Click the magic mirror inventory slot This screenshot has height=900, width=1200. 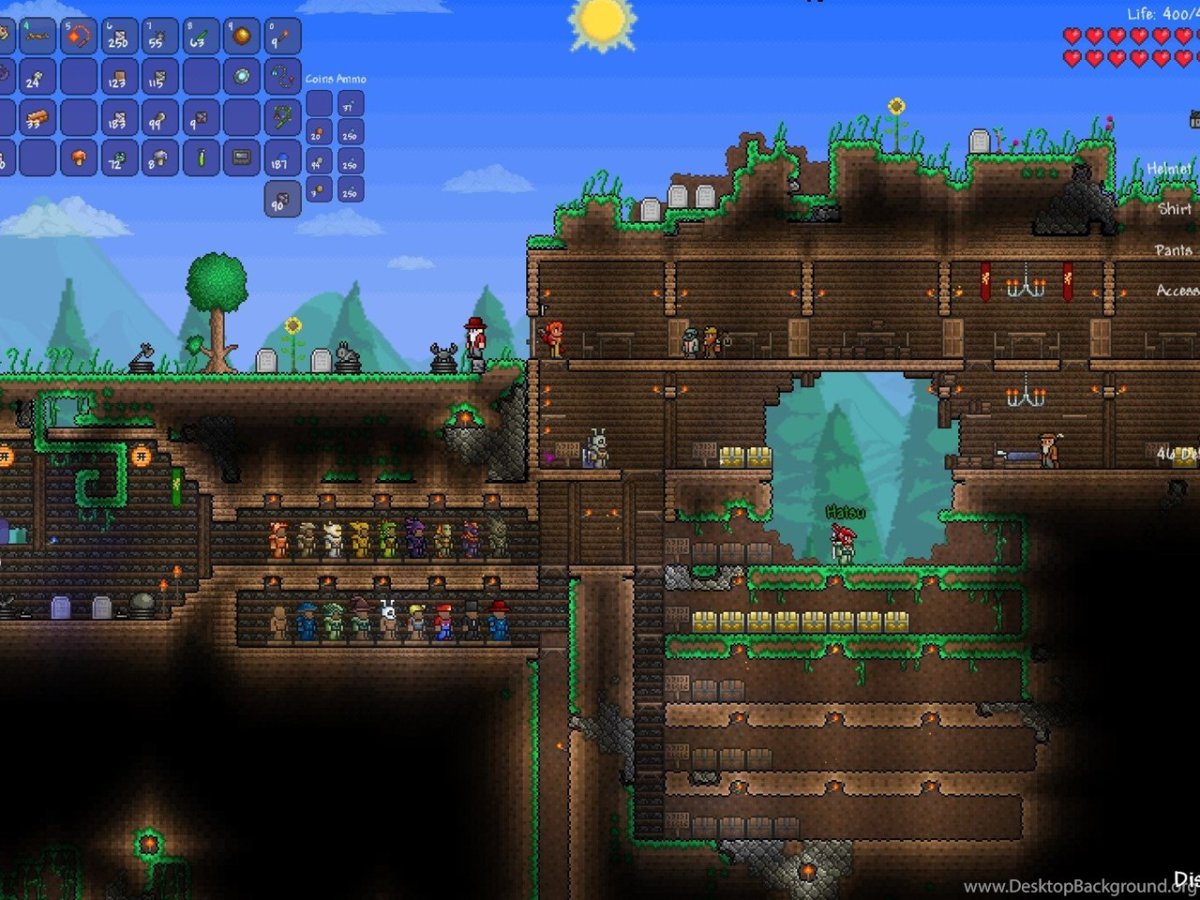[x=242, y=76]
